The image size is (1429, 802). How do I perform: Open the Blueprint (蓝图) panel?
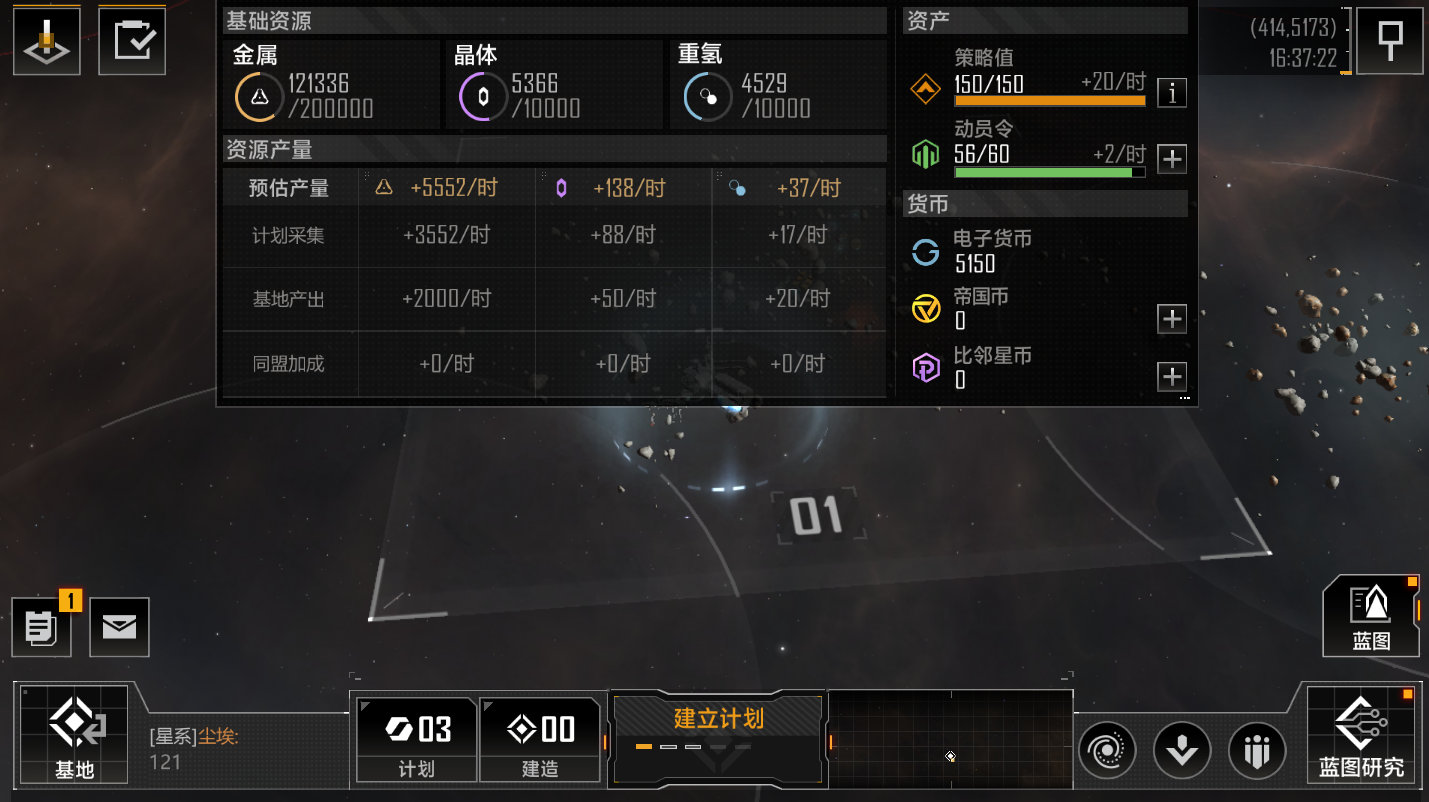1371,616
